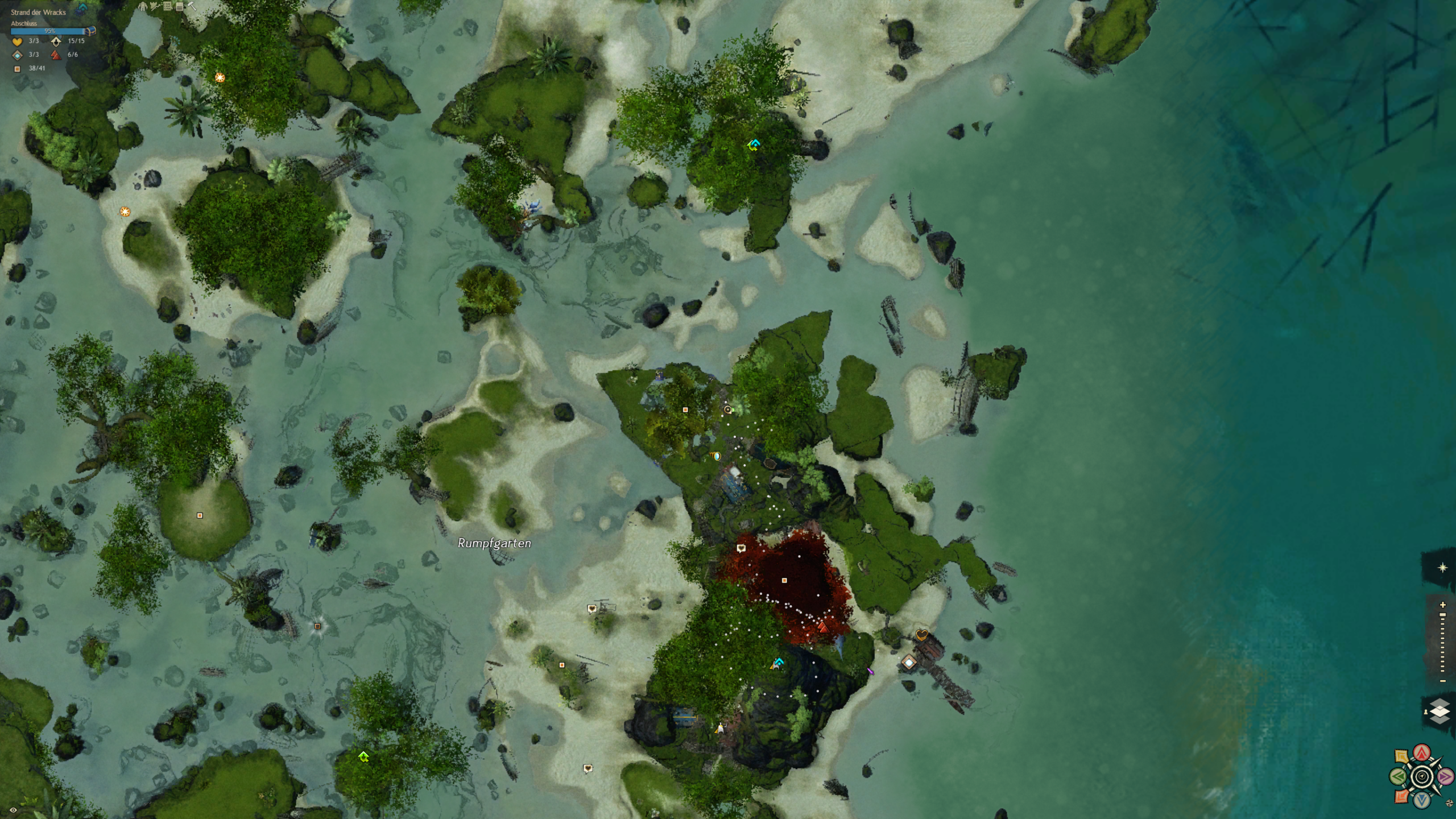
Task: Zoom in with the plus button
Action: click(x=1442, y=605)
